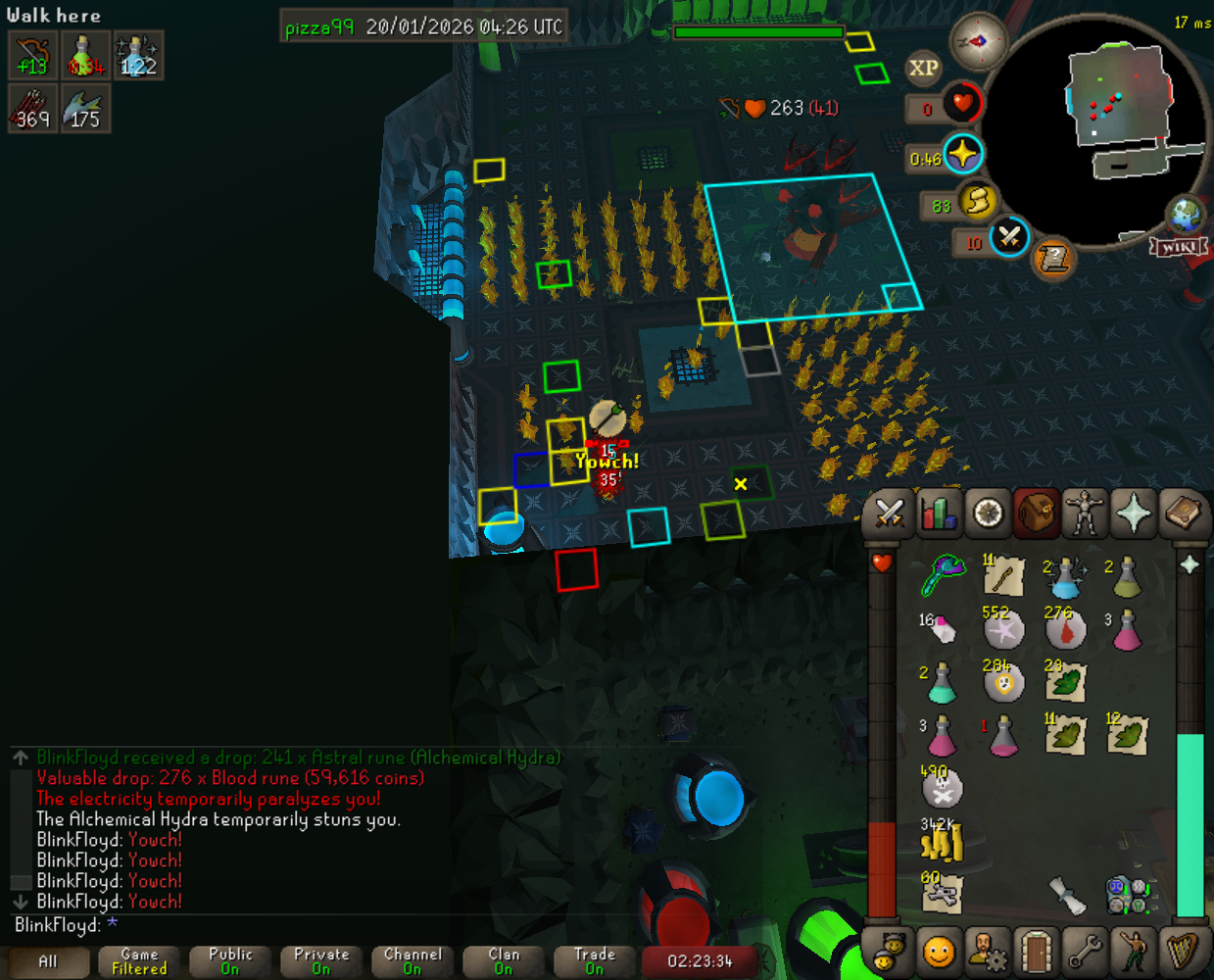Click the Wiki lookup button

click(1179, 247)
